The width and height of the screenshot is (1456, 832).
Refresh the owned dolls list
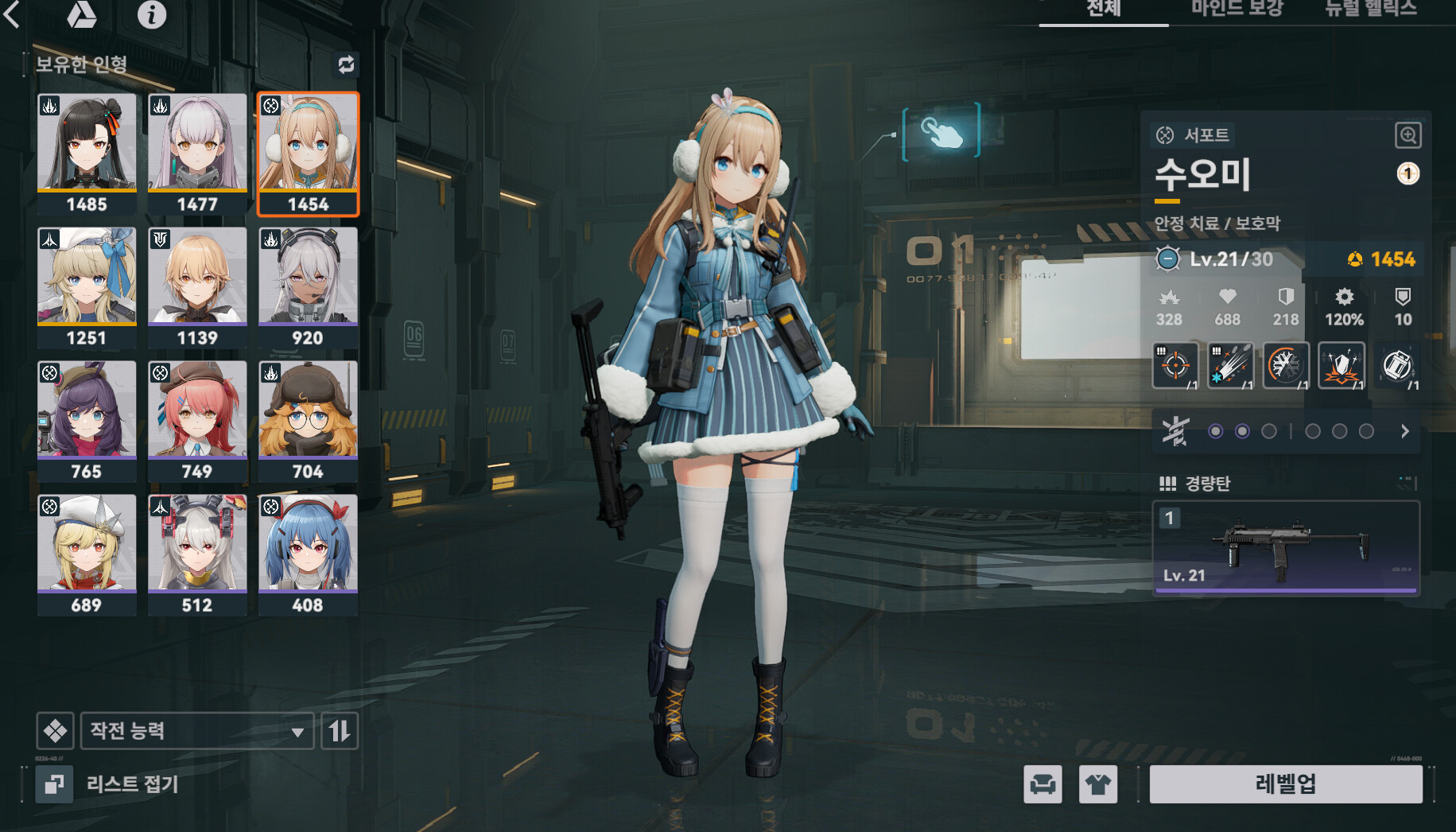(x=346, y=64)
